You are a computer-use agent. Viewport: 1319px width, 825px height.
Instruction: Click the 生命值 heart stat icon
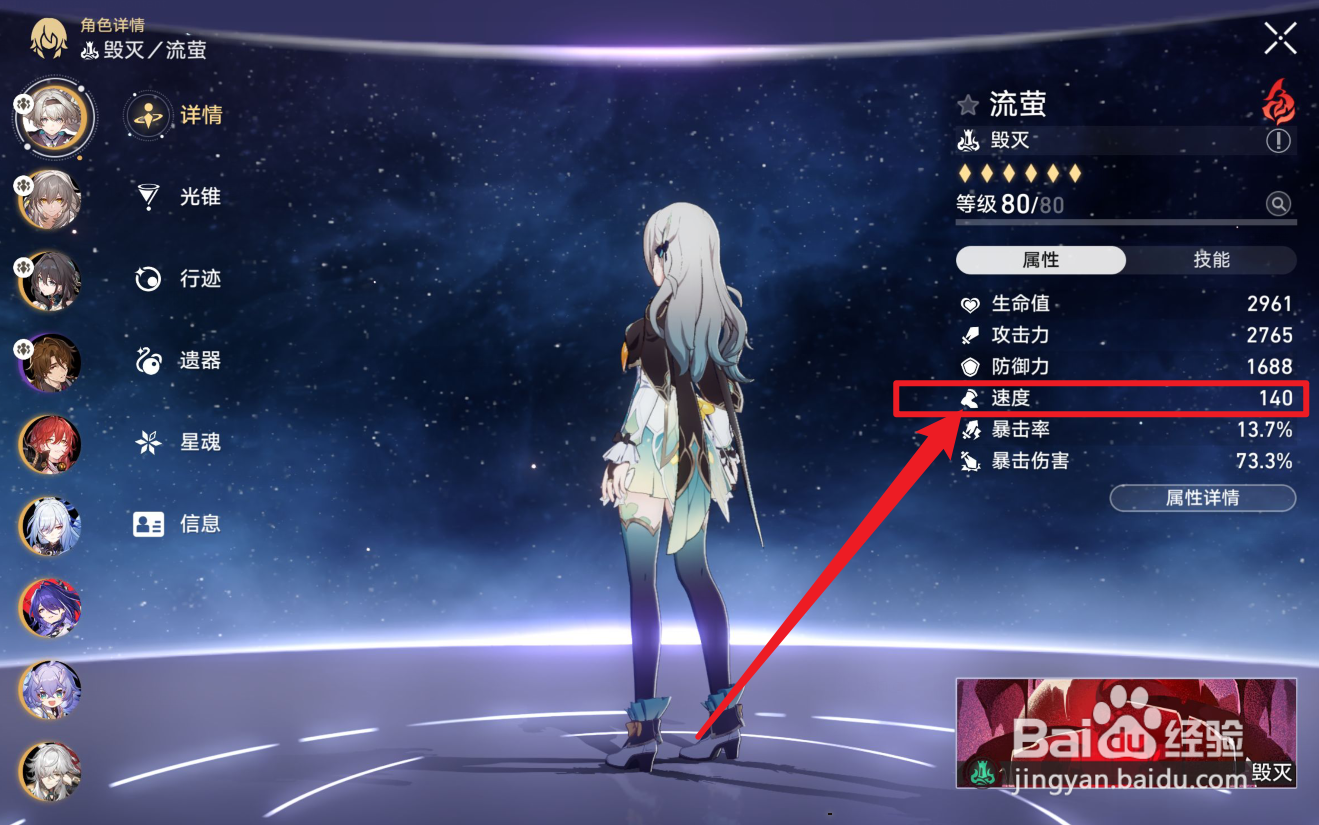[x=968, y=303]
